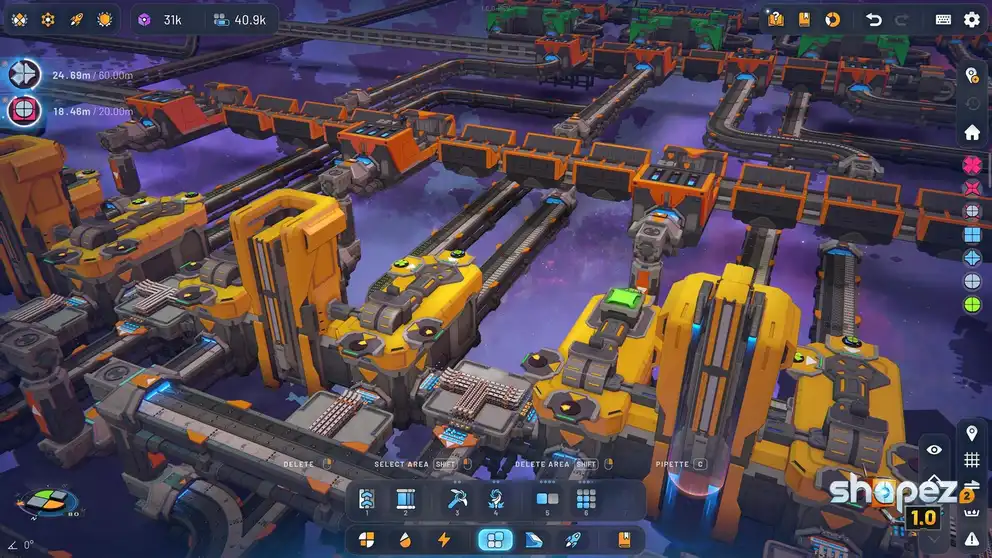Image resolution: width=992 pixels, height=558 pixels.
Task: Switch to the lightning bolt category
Action: click(x=444, y=540)
